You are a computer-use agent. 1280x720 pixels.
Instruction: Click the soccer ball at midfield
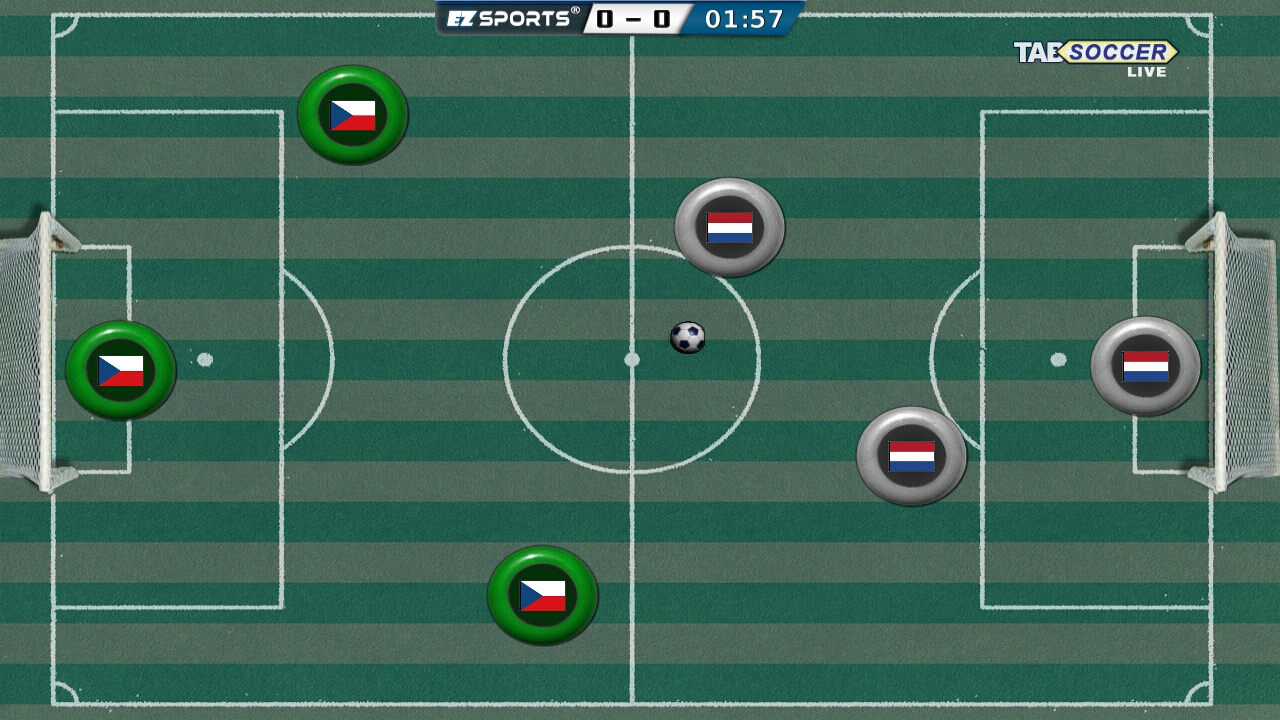coord(688,339)
